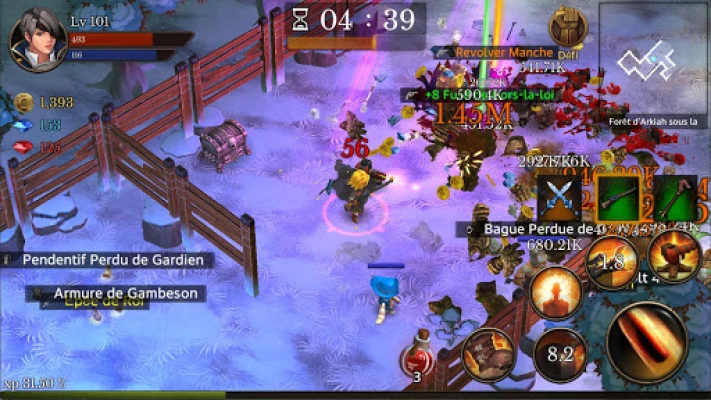This screenshot has height=400, width=711.
Task: Grab the Revolver Manche loot label
Action: coord(504,52)
